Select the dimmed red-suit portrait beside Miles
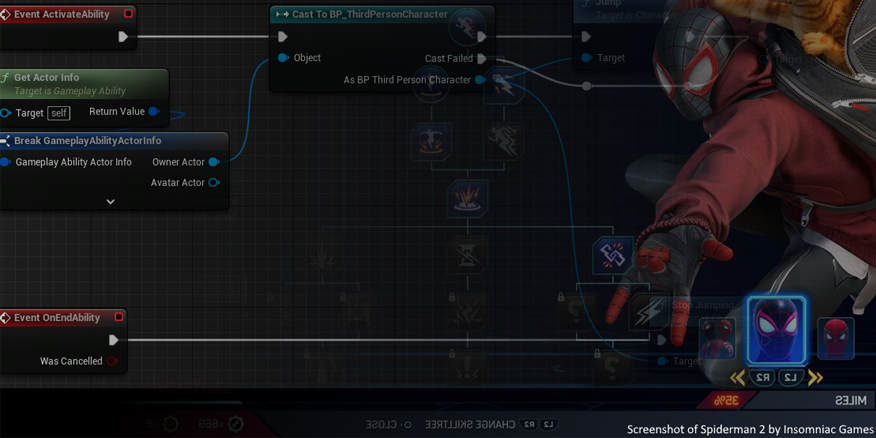The height and width of the screenshot is (438, 876). tap(717, 338)
